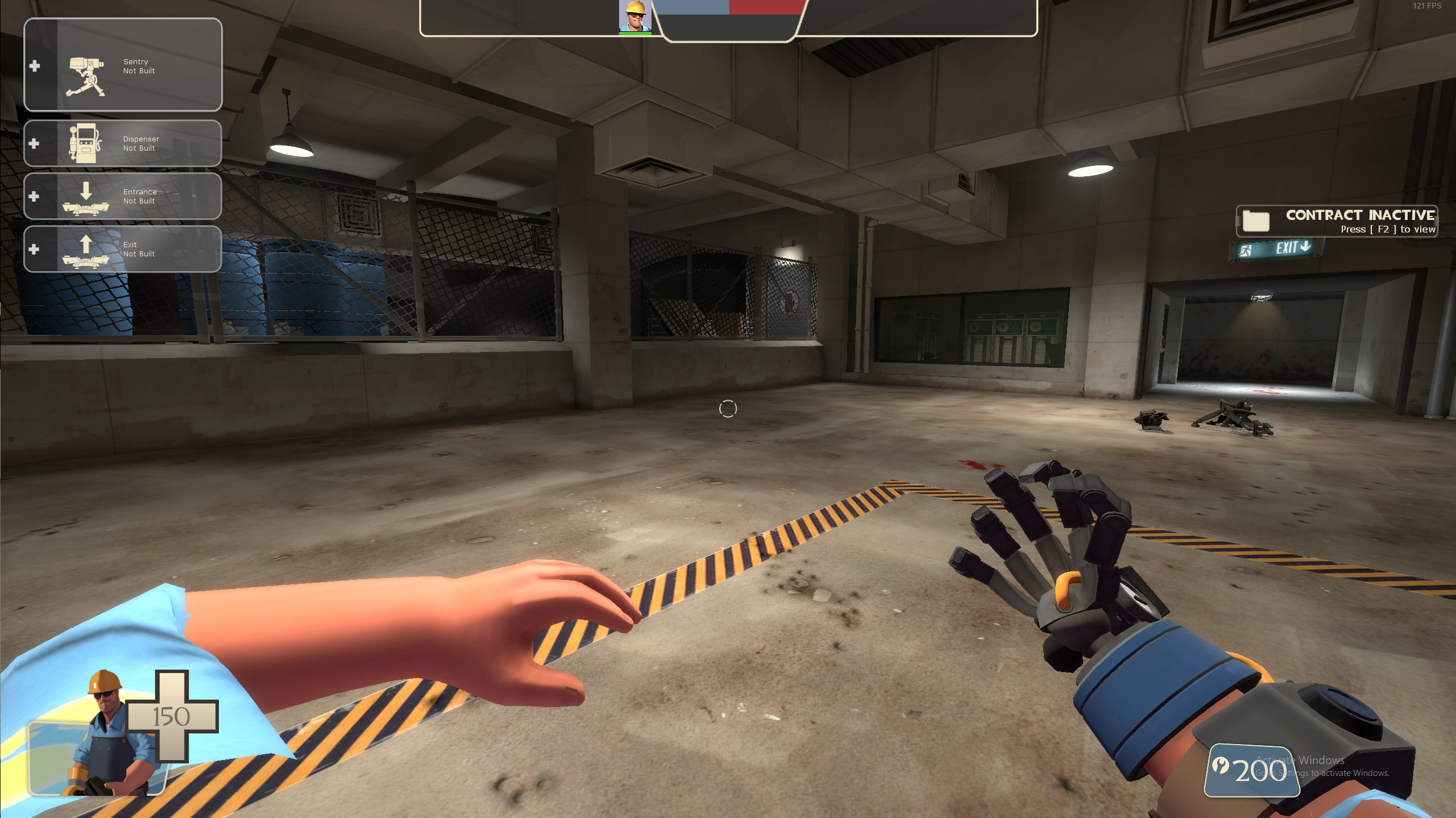1456x818 pixels.
Task: Select the Dispenser Not Built entry
Action: [x=140, y=143]
